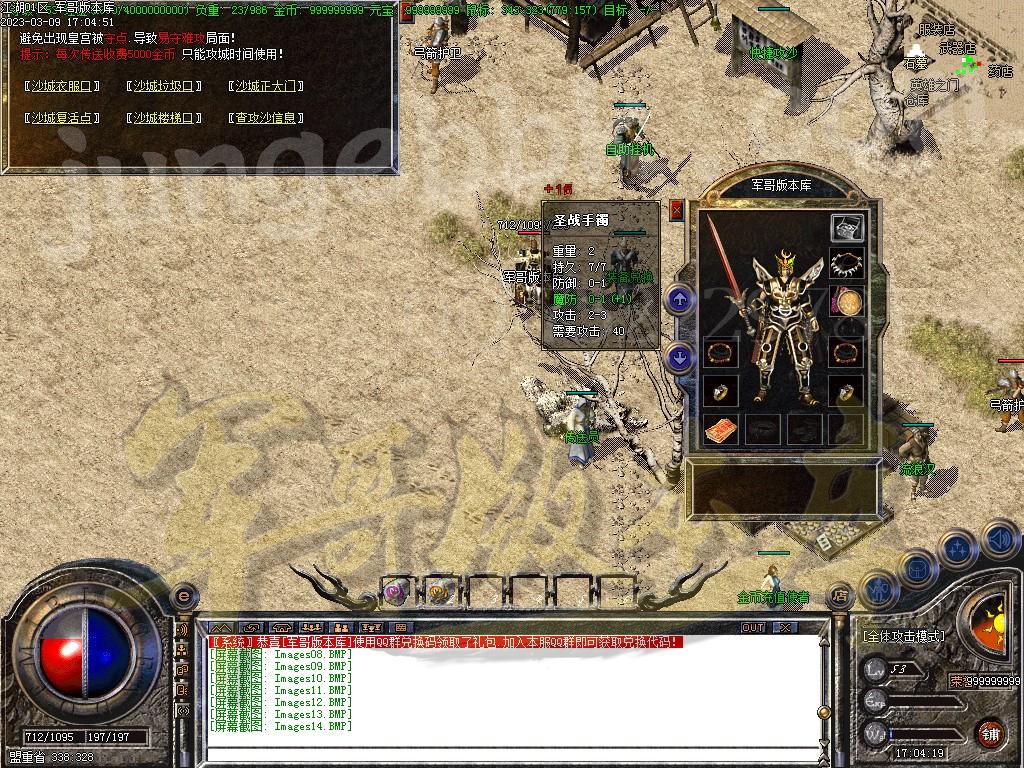Select the 沙城复活点 teleport link

(63, 118)
